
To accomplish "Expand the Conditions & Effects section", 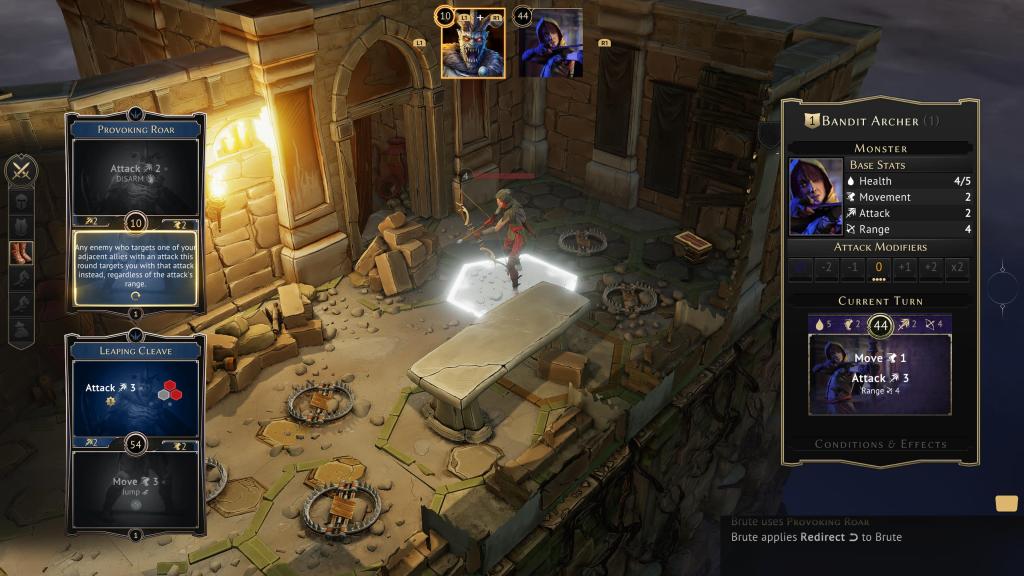I will [880, 444].
